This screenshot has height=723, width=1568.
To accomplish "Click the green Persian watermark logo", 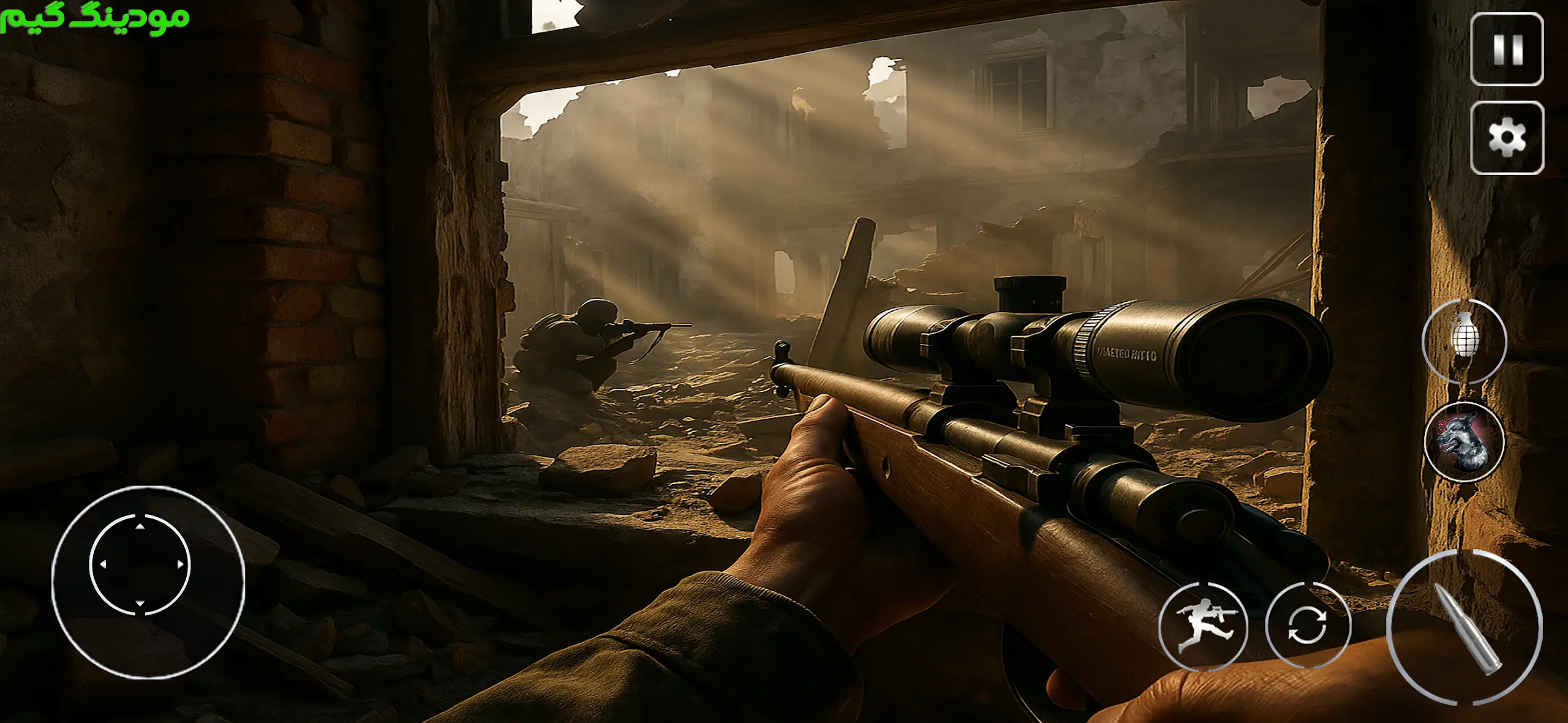I will click(x=95, y=17).
